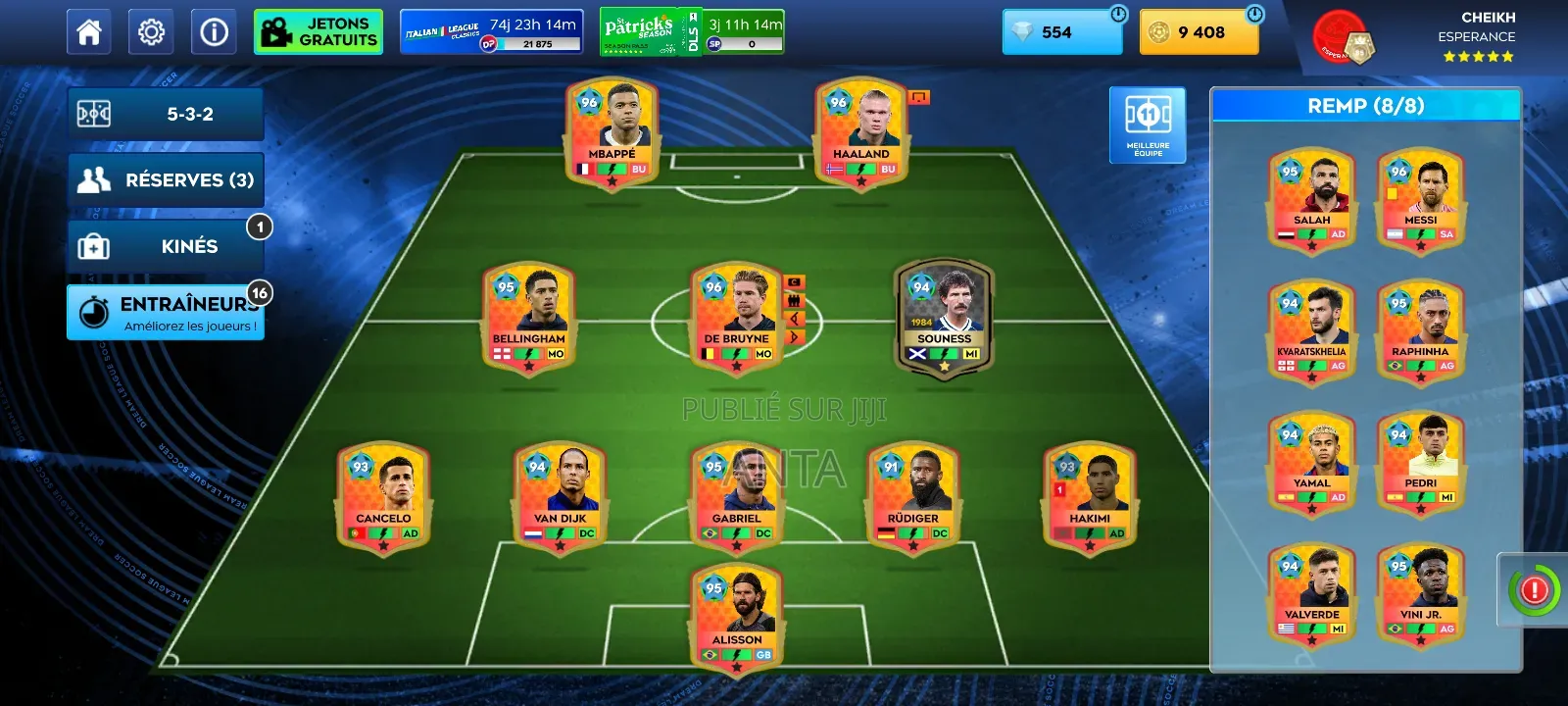This screenshot has width=1568, height=706.
Task: Open the Entraîneurs panel
Action: [x=165, y=312]
